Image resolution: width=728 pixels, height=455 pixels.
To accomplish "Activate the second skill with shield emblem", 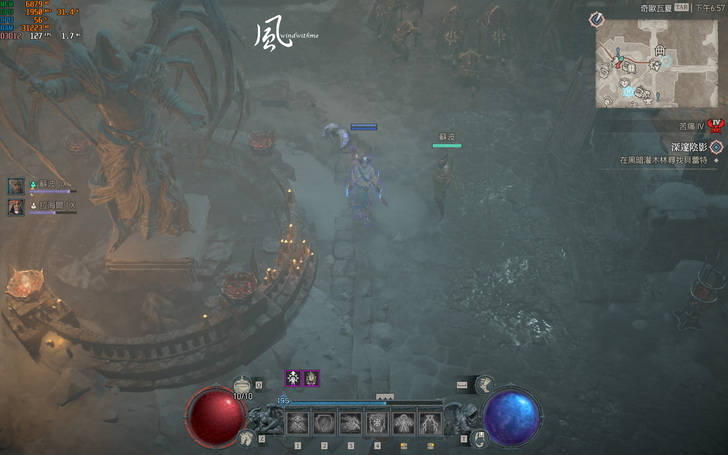I will tap(324, 423).
